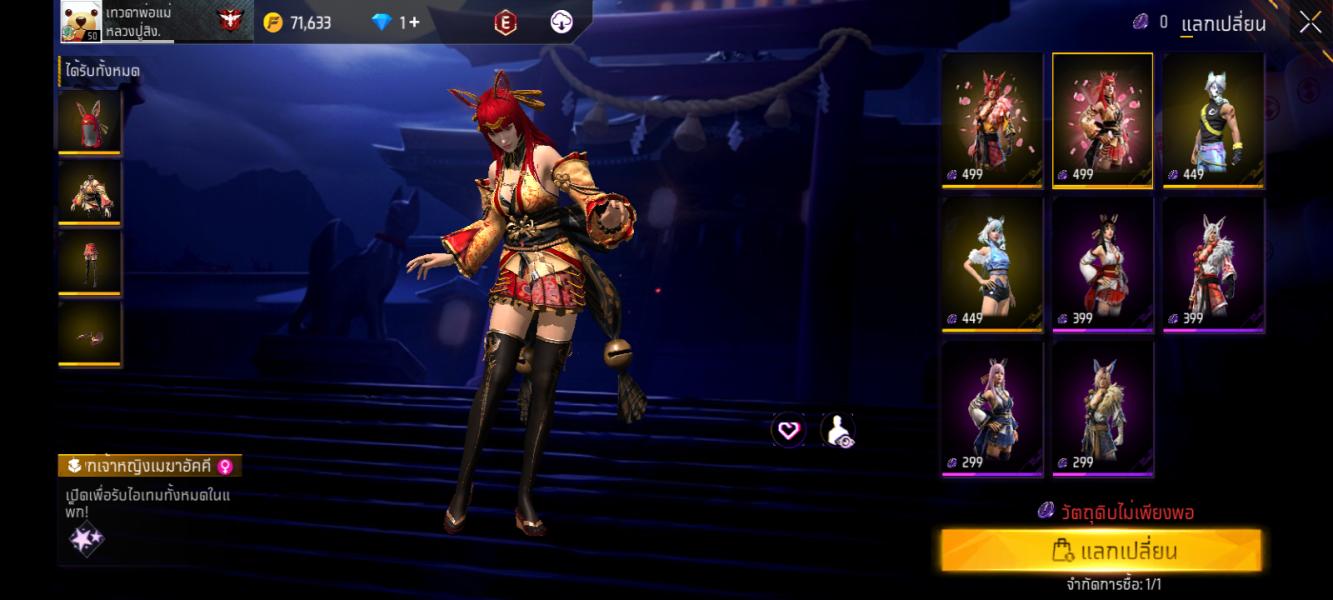Image resolution: width=1333 pixels, height=600 pixels.
Task: Preview the red fox mask head item
Action: tap(90, 122)
